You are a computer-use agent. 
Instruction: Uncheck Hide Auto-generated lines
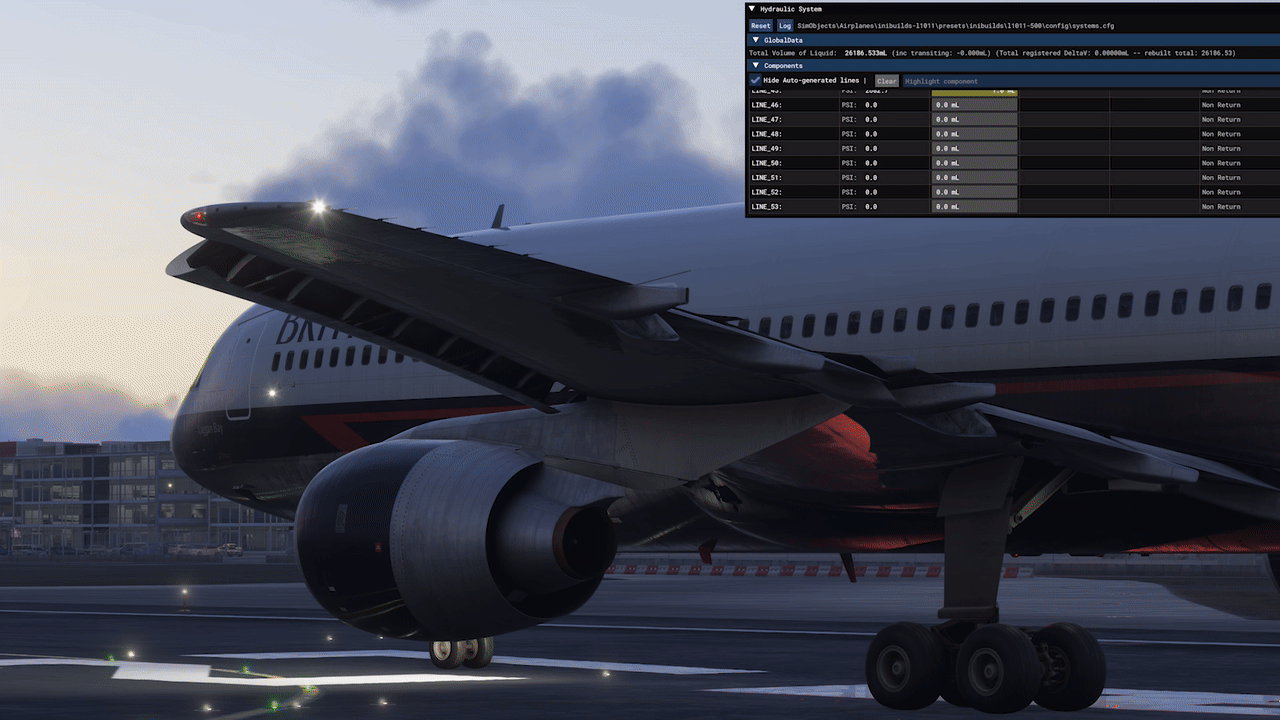[x=755, y=80]
